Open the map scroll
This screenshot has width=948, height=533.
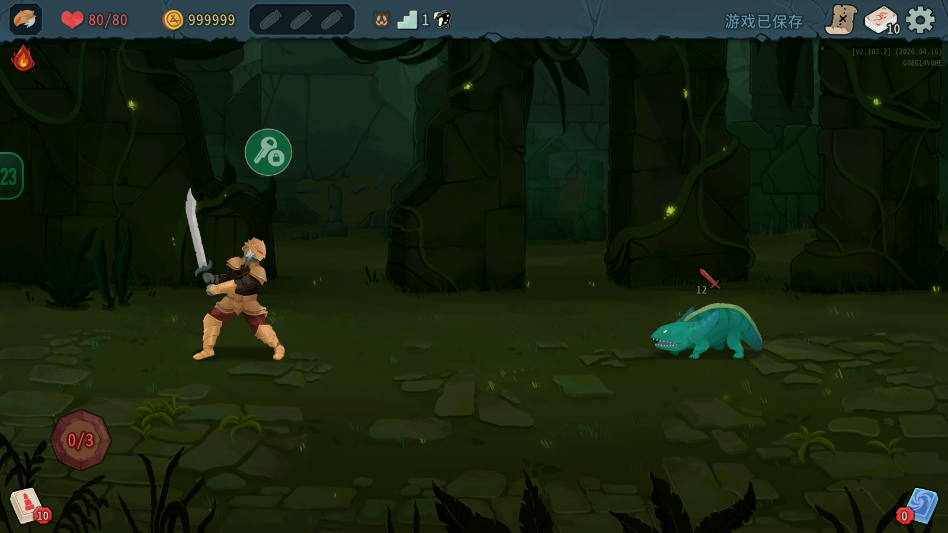pyautogui.click(x=841, y=19)
